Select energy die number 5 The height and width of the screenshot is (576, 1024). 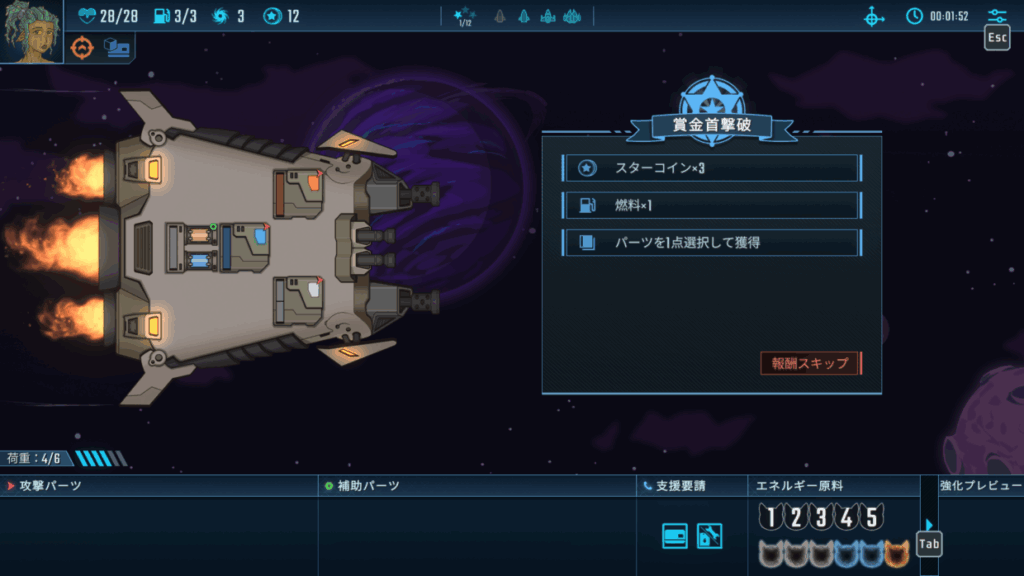point(871,517)
